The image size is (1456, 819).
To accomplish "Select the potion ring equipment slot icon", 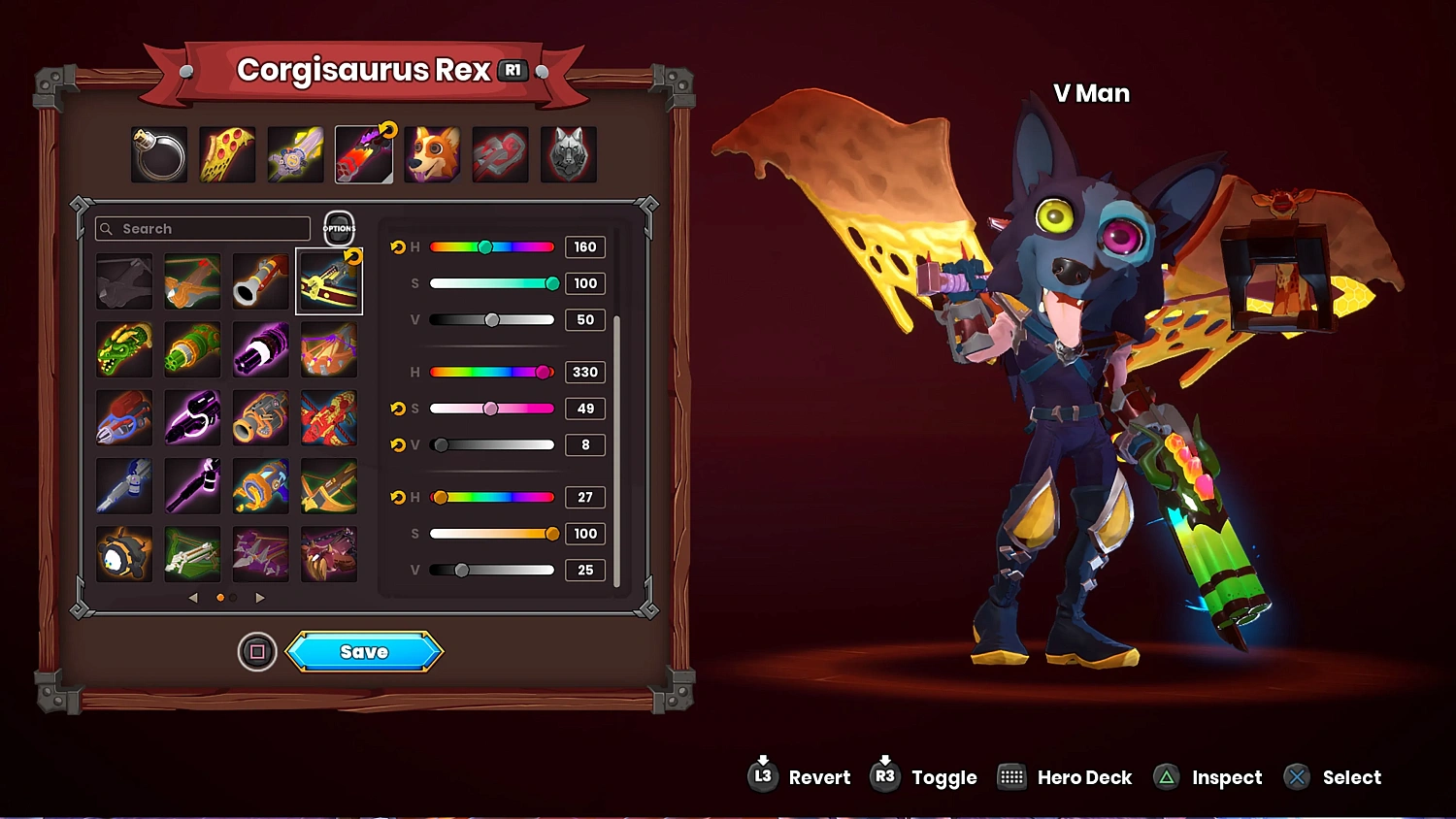I will tap(158, 153).
